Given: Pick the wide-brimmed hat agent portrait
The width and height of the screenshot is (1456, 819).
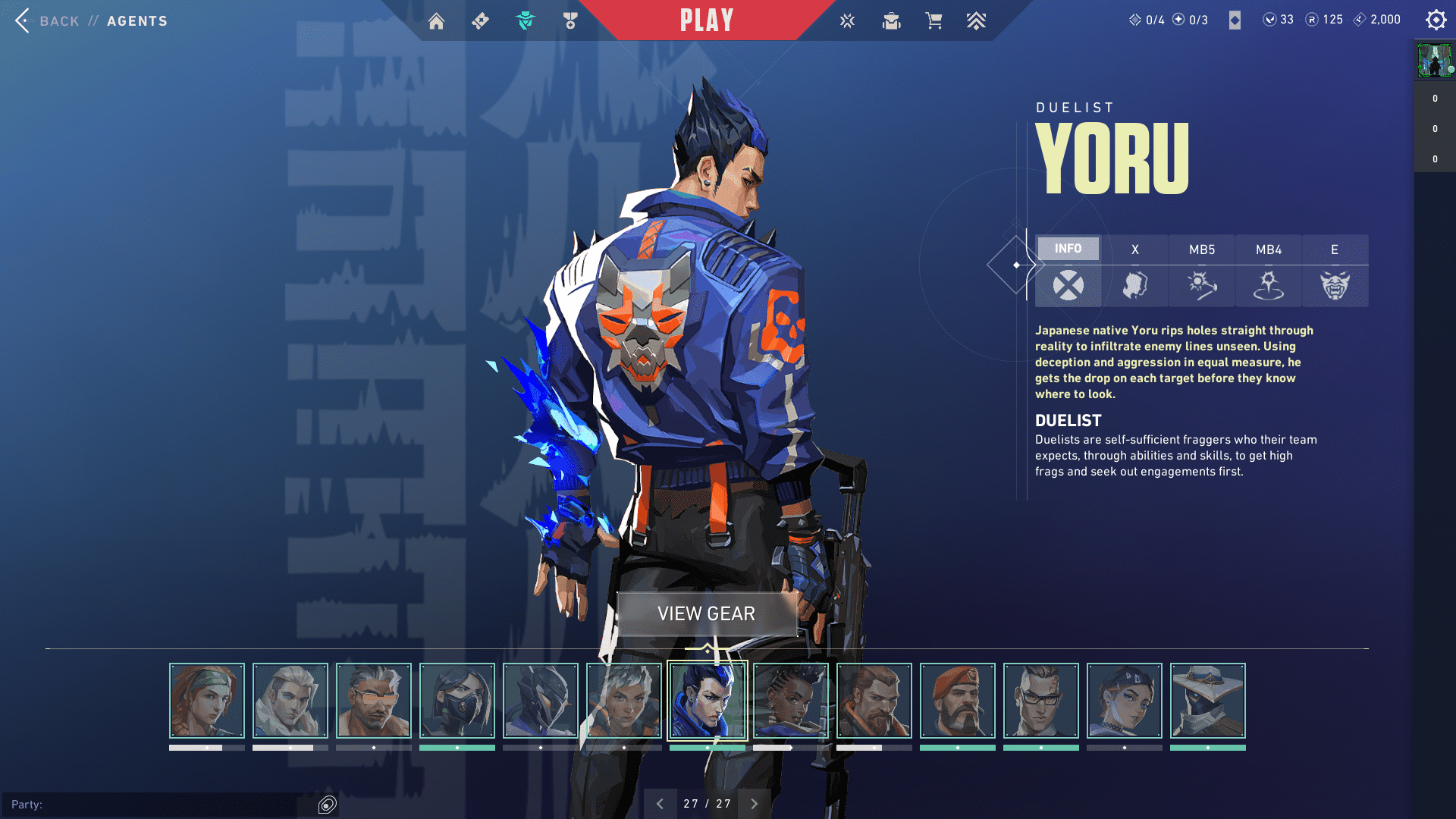Looking at the screenshot, I should pyautogui.click(x=1208, y=701).
